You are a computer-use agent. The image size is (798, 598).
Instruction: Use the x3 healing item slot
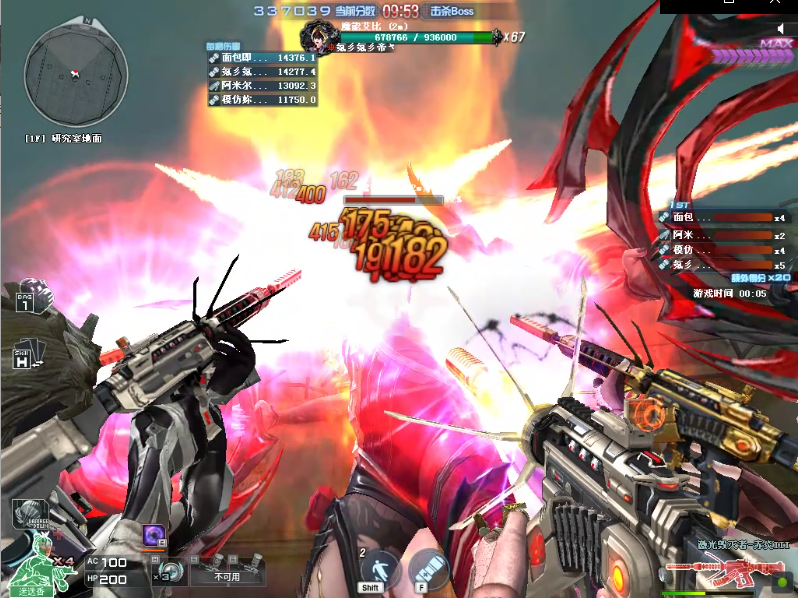point(171,572)
